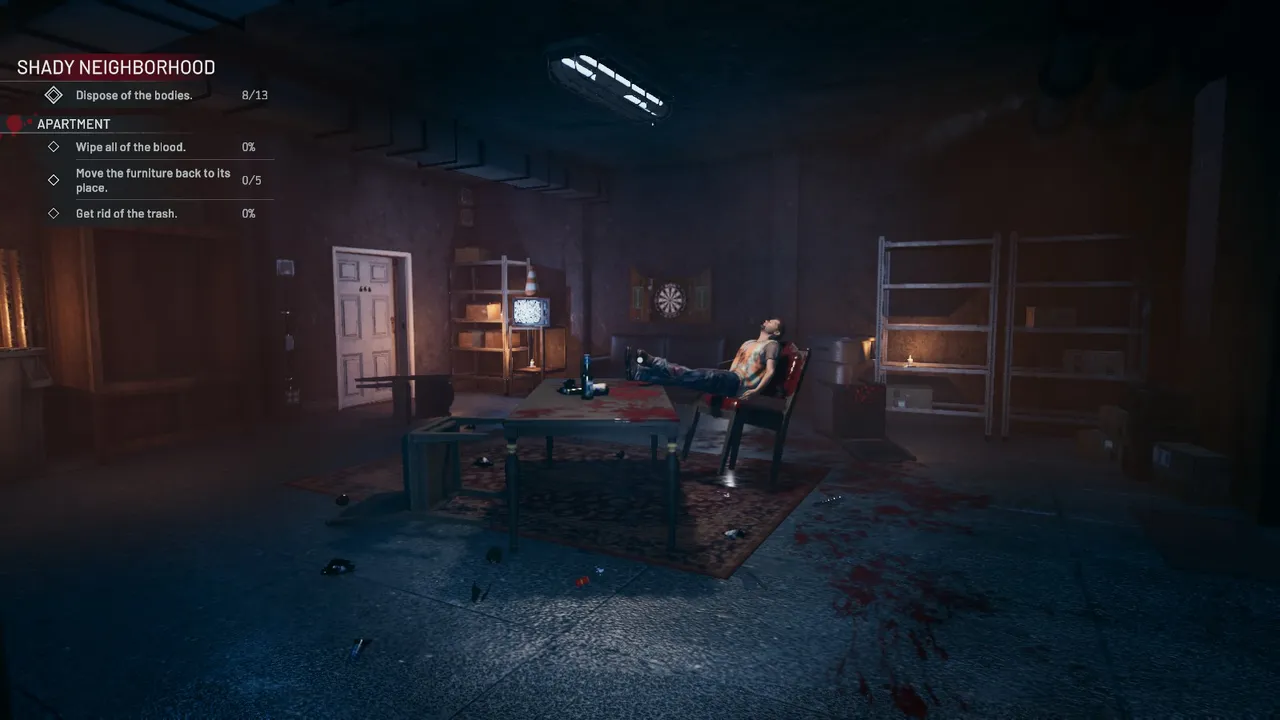Toggle the objective Wipe all of the blood

click(x=130, y=146)
